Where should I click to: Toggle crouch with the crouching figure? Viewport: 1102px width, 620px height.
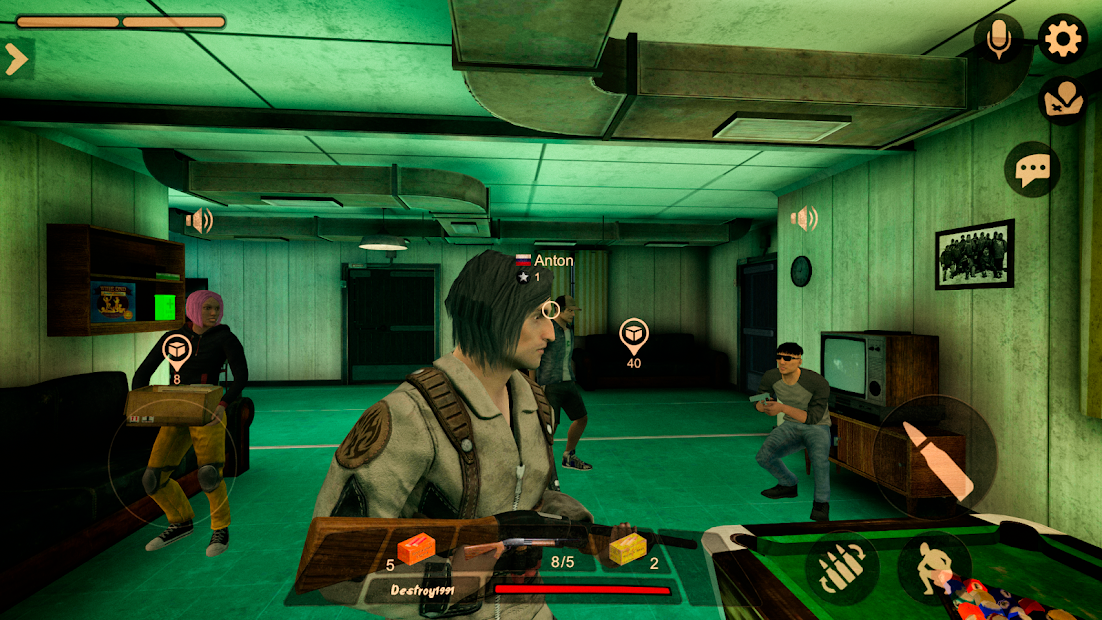point(934,568)
